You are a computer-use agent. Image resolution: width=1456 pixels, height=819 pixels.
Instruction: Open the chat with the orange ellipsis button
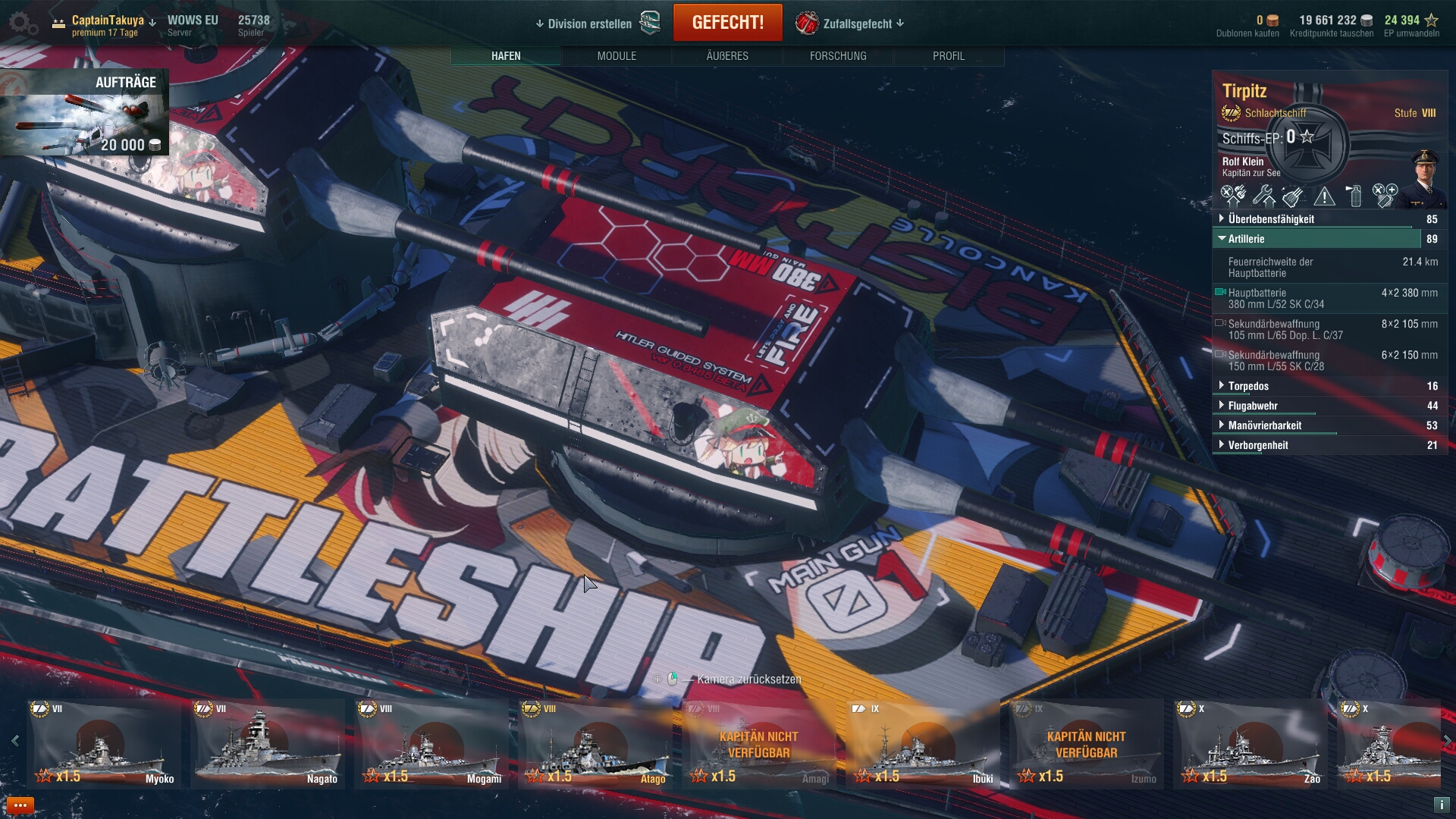20,805
